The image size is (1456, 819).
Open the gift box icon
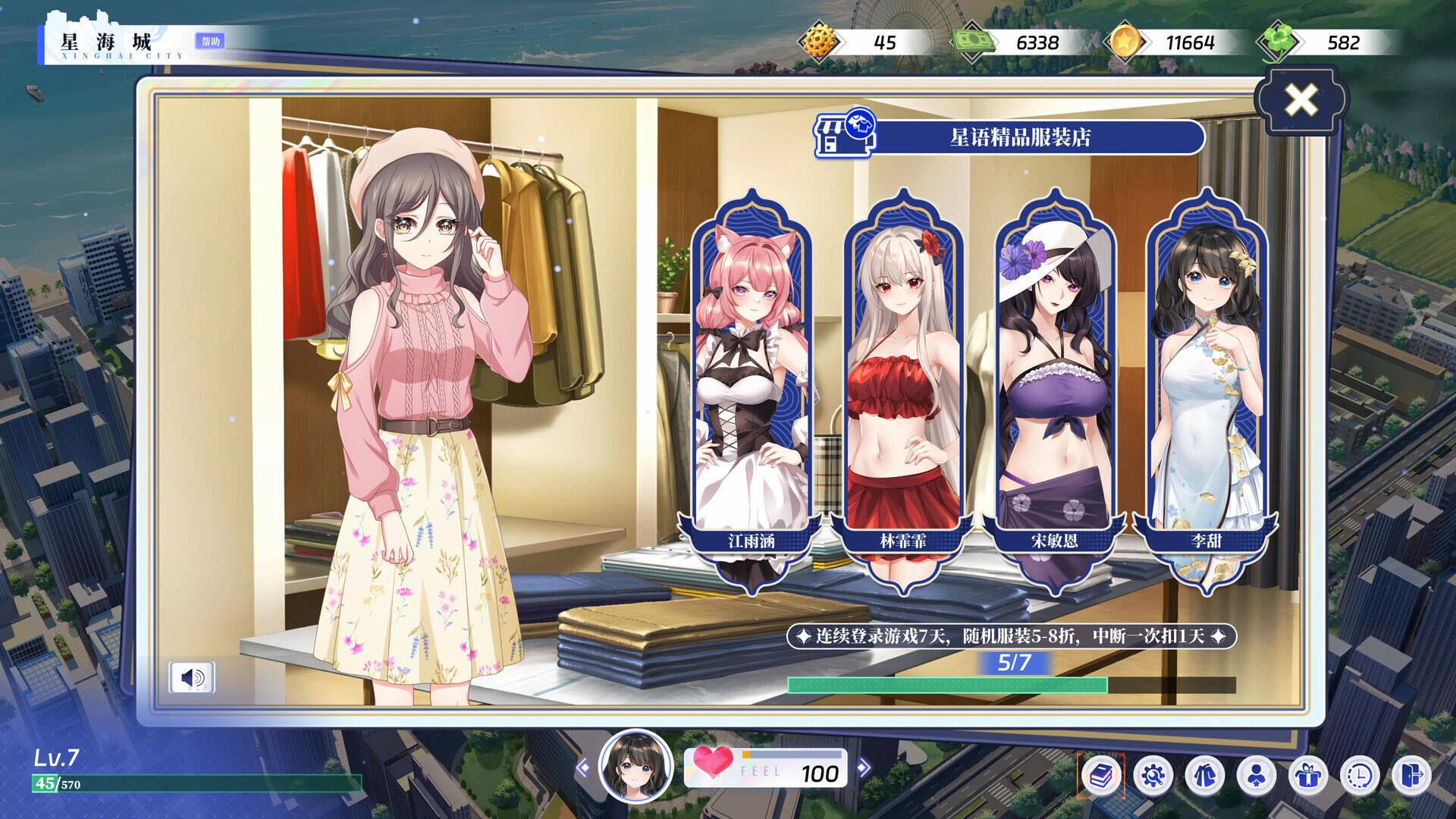coord(1308,776)
